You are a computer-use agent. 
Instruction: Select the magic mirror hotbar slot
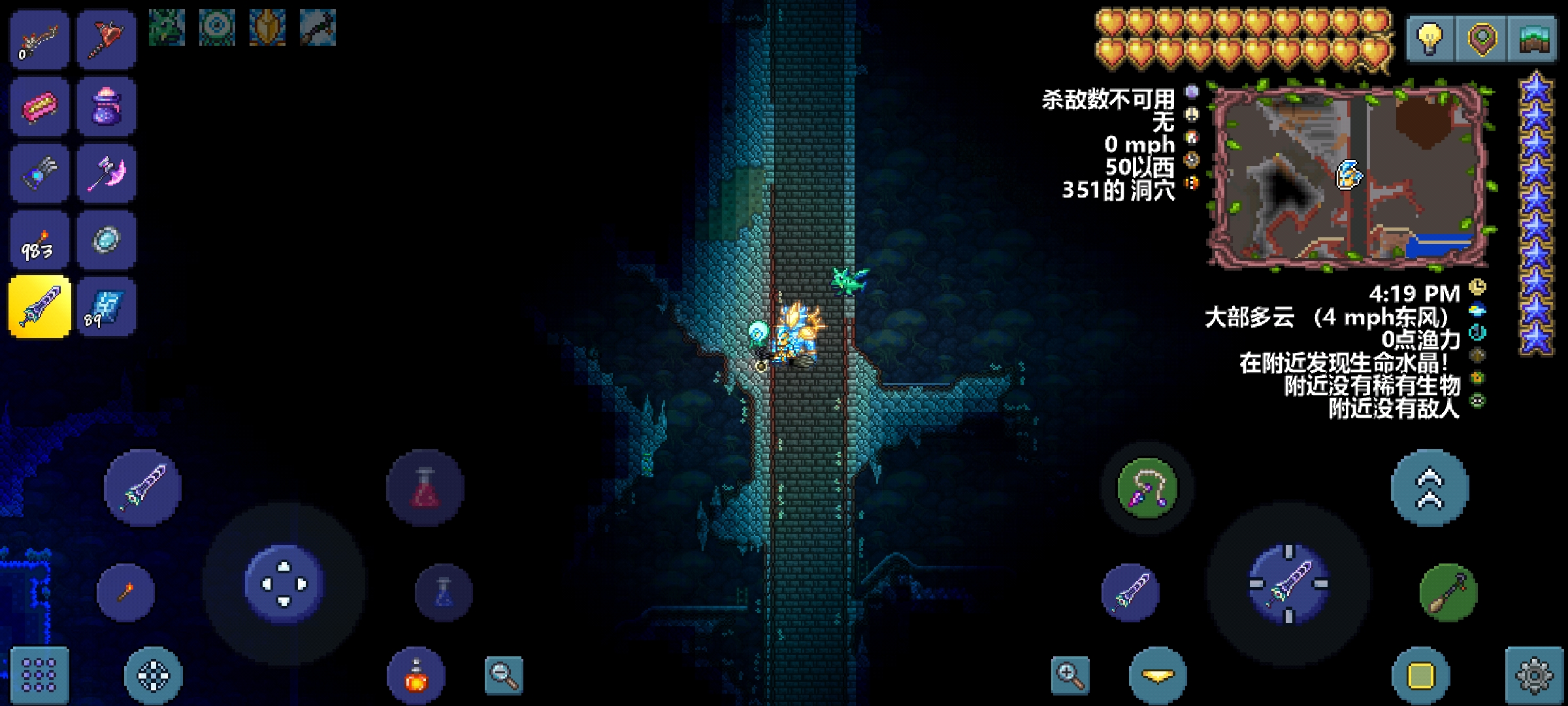(106, 241)
